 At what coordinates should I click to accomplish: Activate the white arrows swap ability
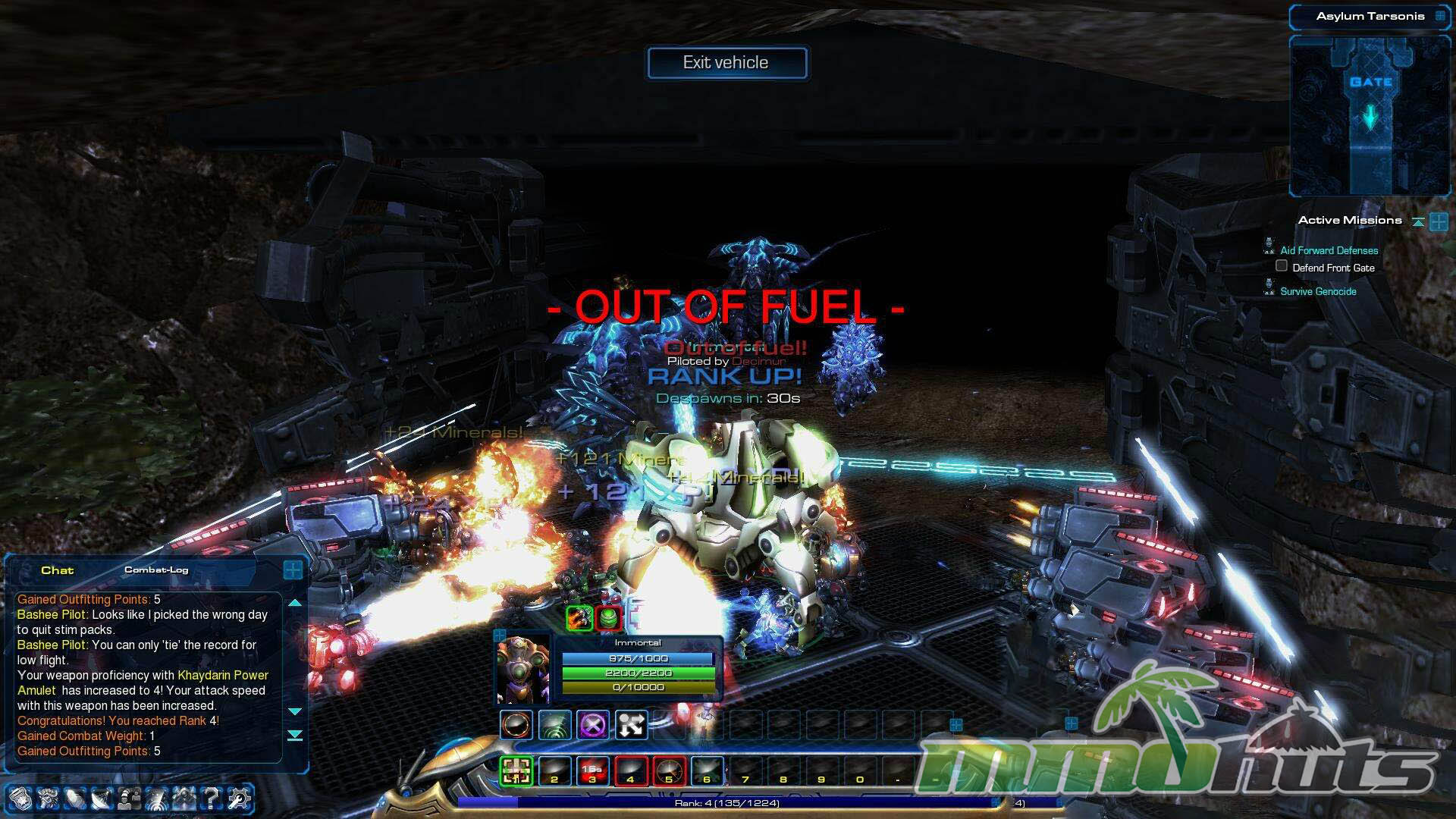coord(631,726)
